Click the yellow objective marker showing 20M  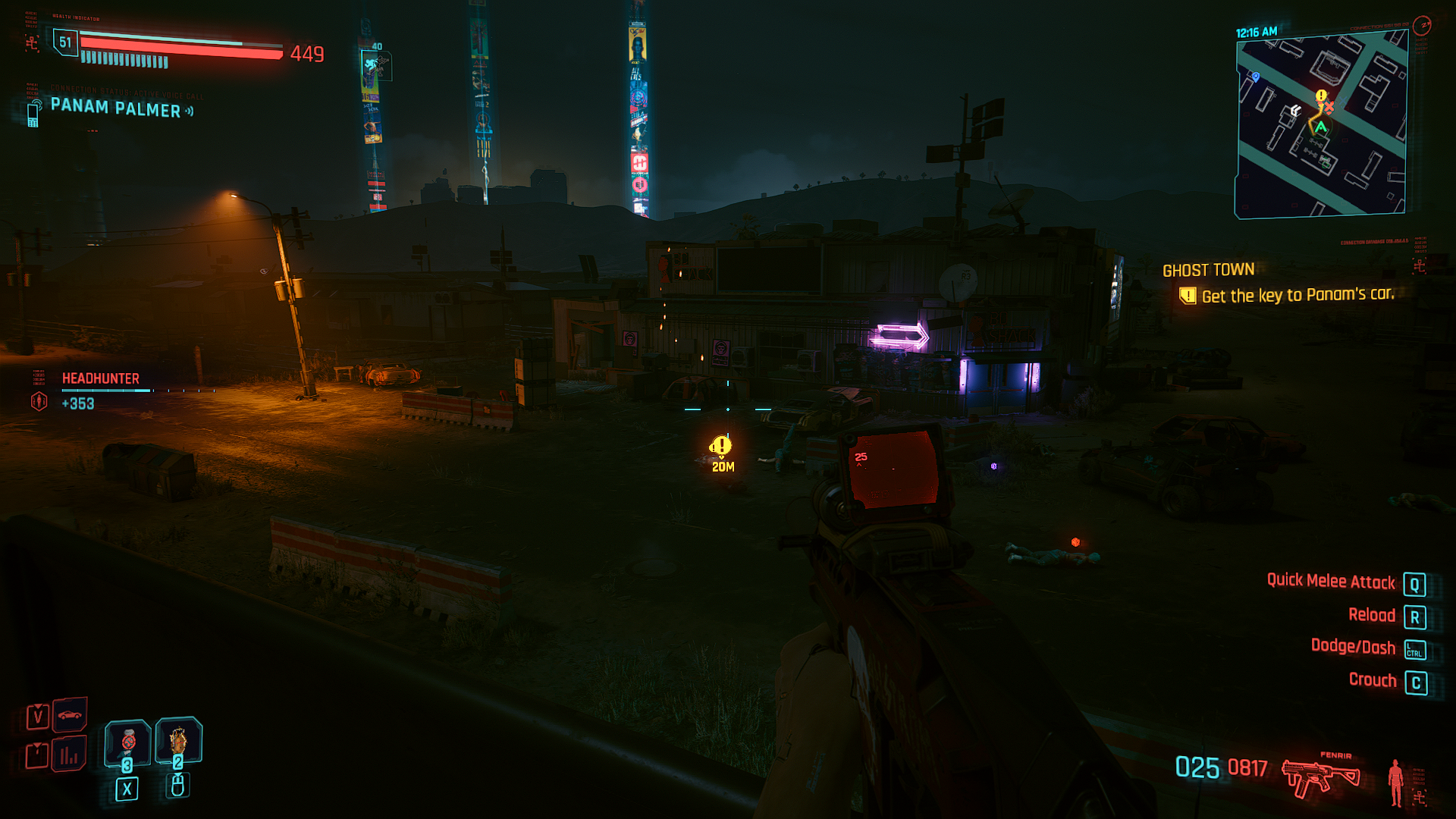tap(720, 447)
